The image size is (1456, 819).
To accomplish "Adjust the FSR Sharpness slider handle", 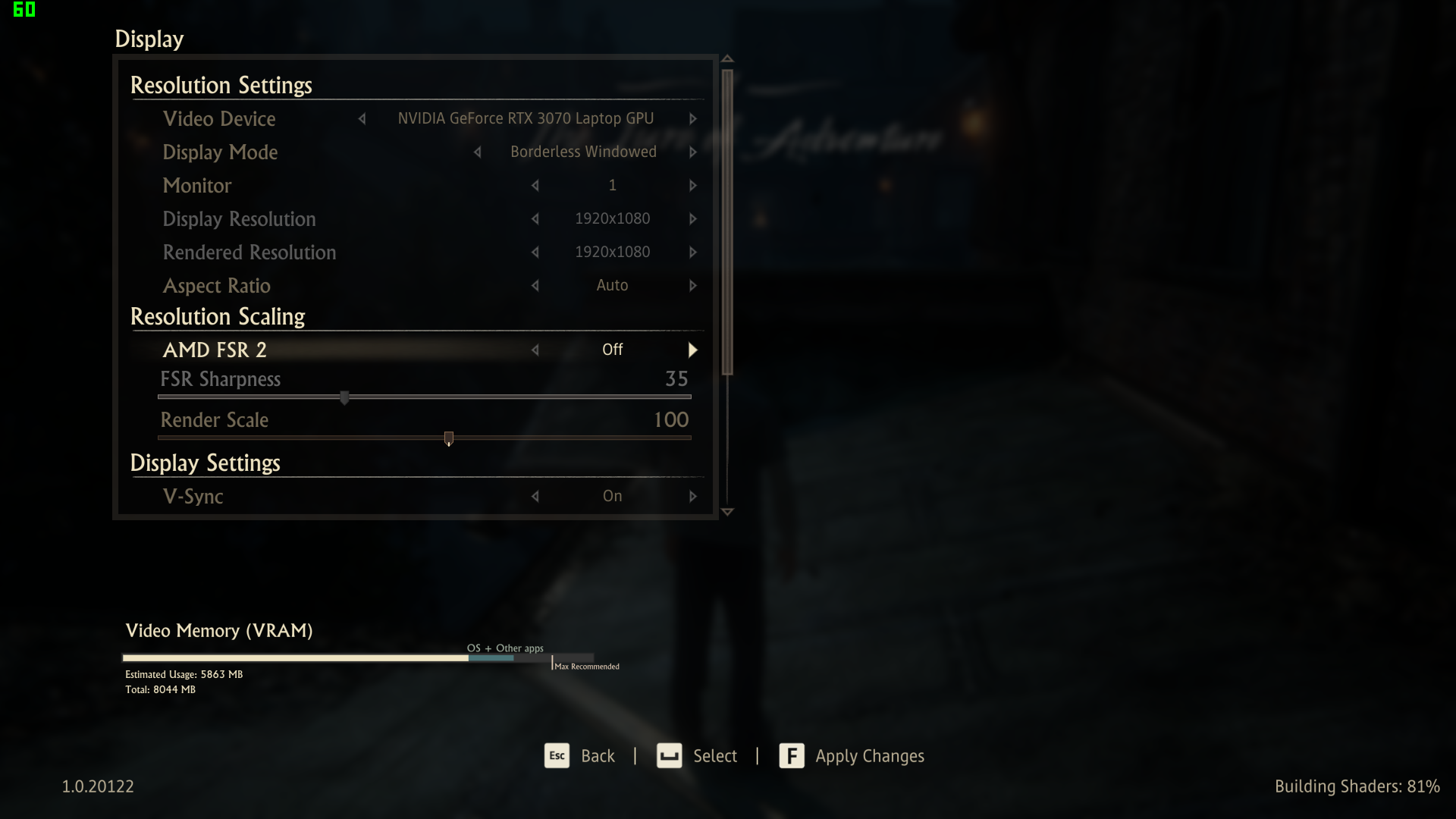I will pos(344,397).
